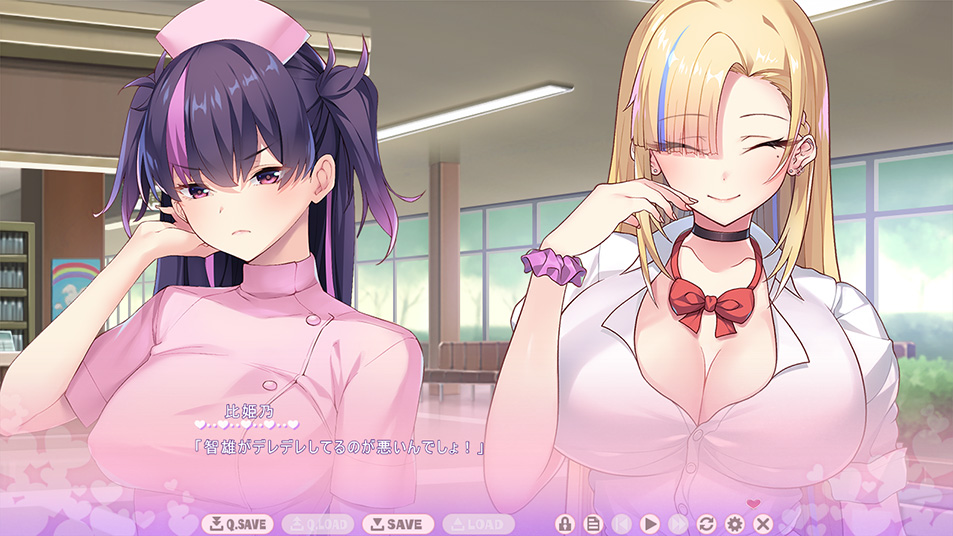Click the Q.SAVE quick save button
The width and height of the screenshot is (953, 536).
237,524
